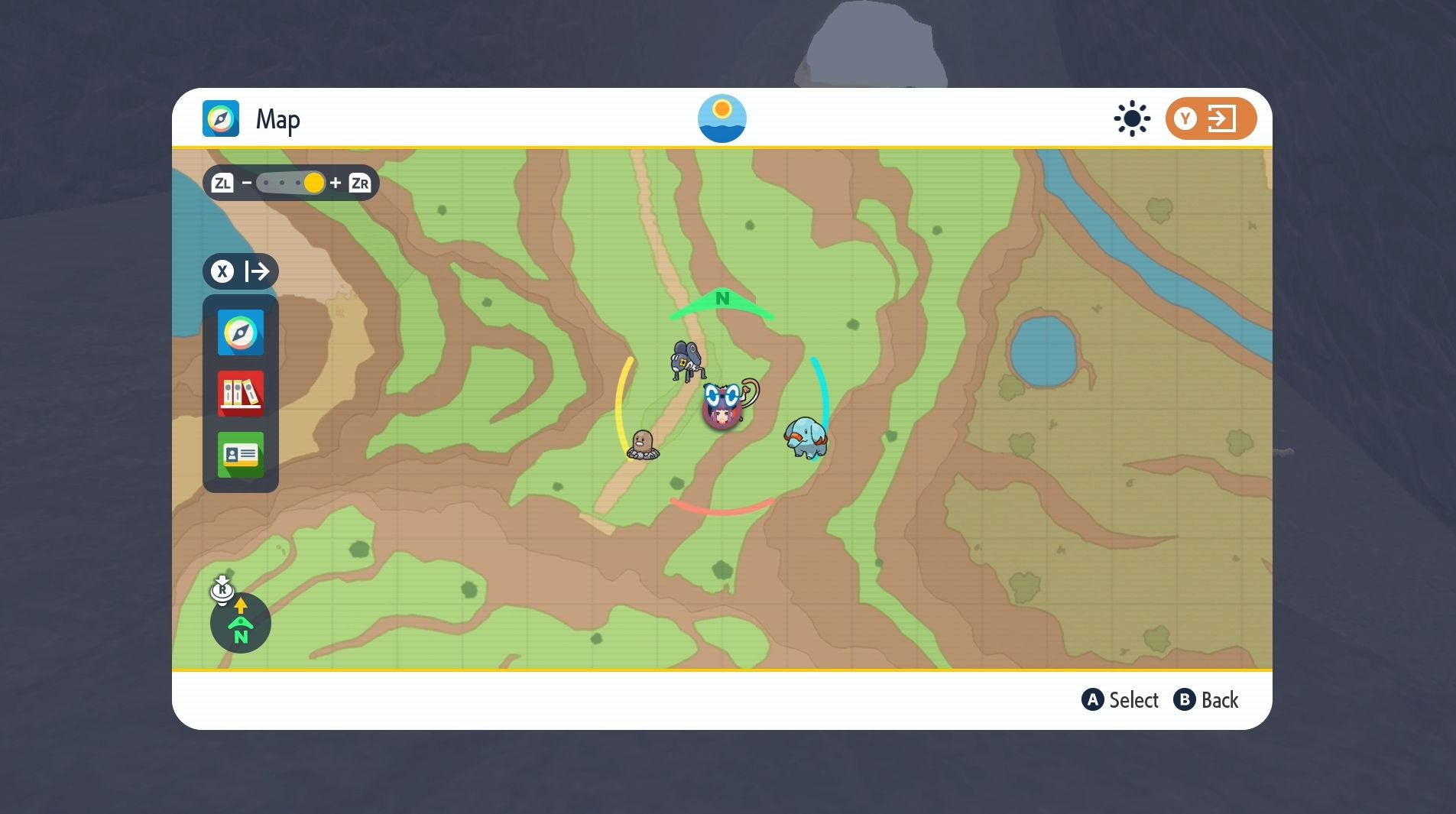Select the weather sun indicator at top center

click(x=722, y=118)
